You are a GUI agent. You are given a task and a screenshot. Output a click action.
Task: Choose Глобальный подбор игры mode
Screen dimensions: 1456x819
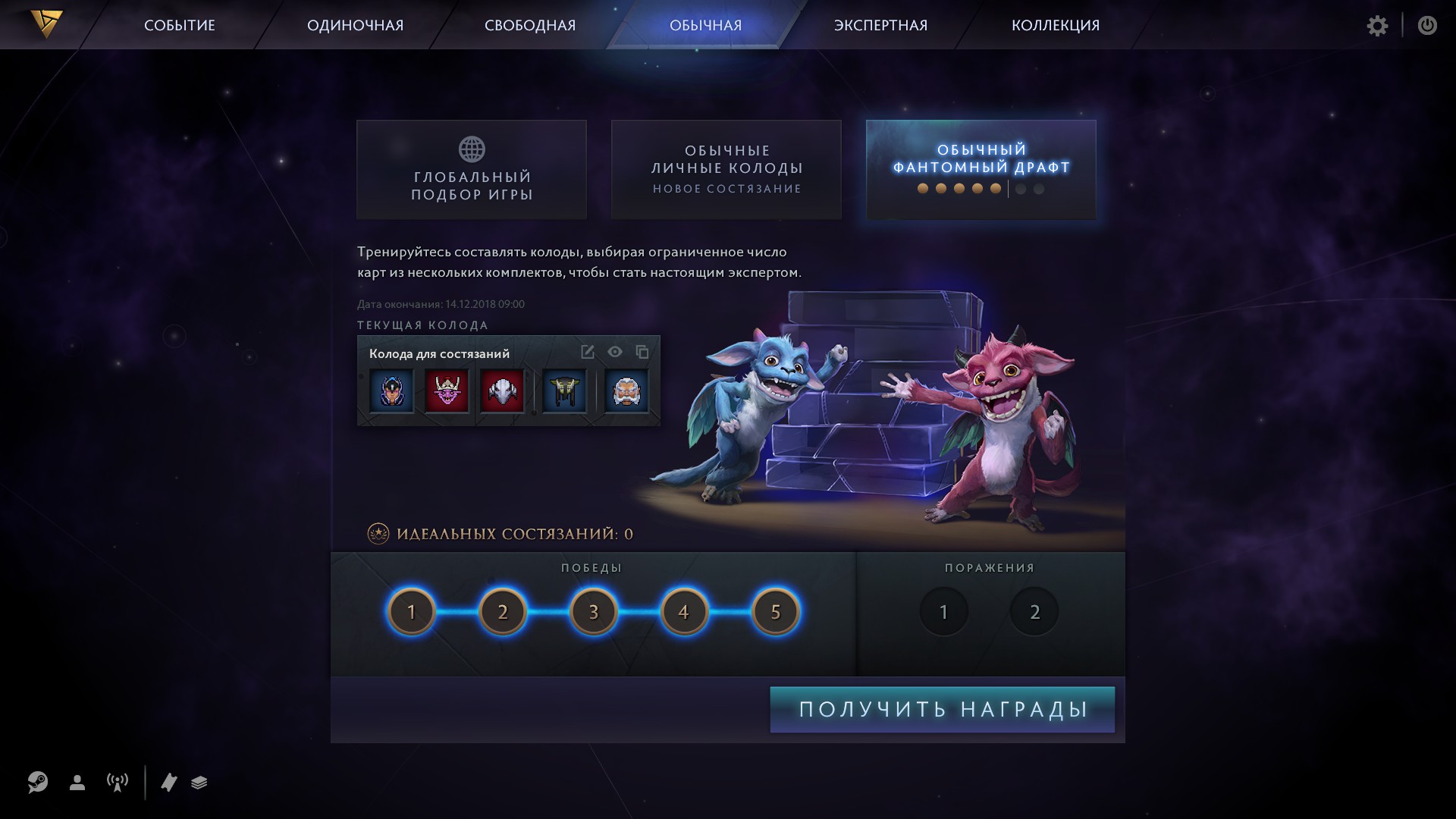point(472,170)
